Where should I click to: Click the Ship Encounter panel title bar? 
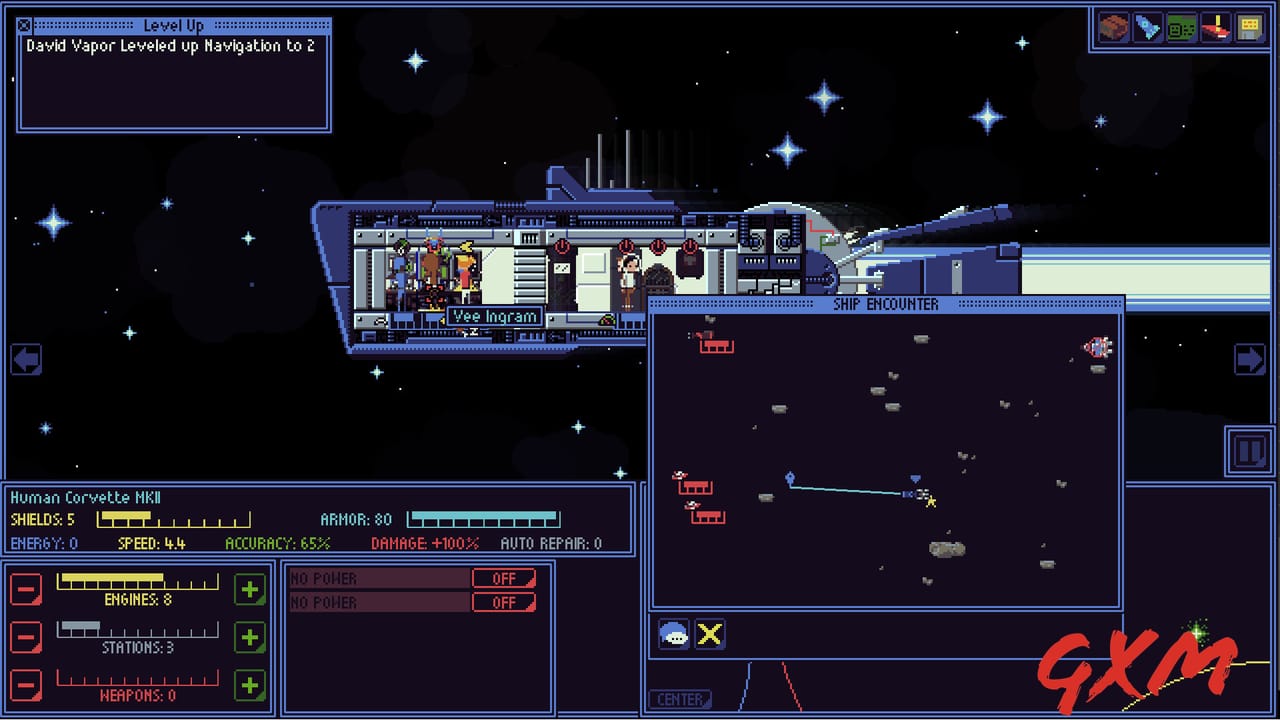coord(884,303)
